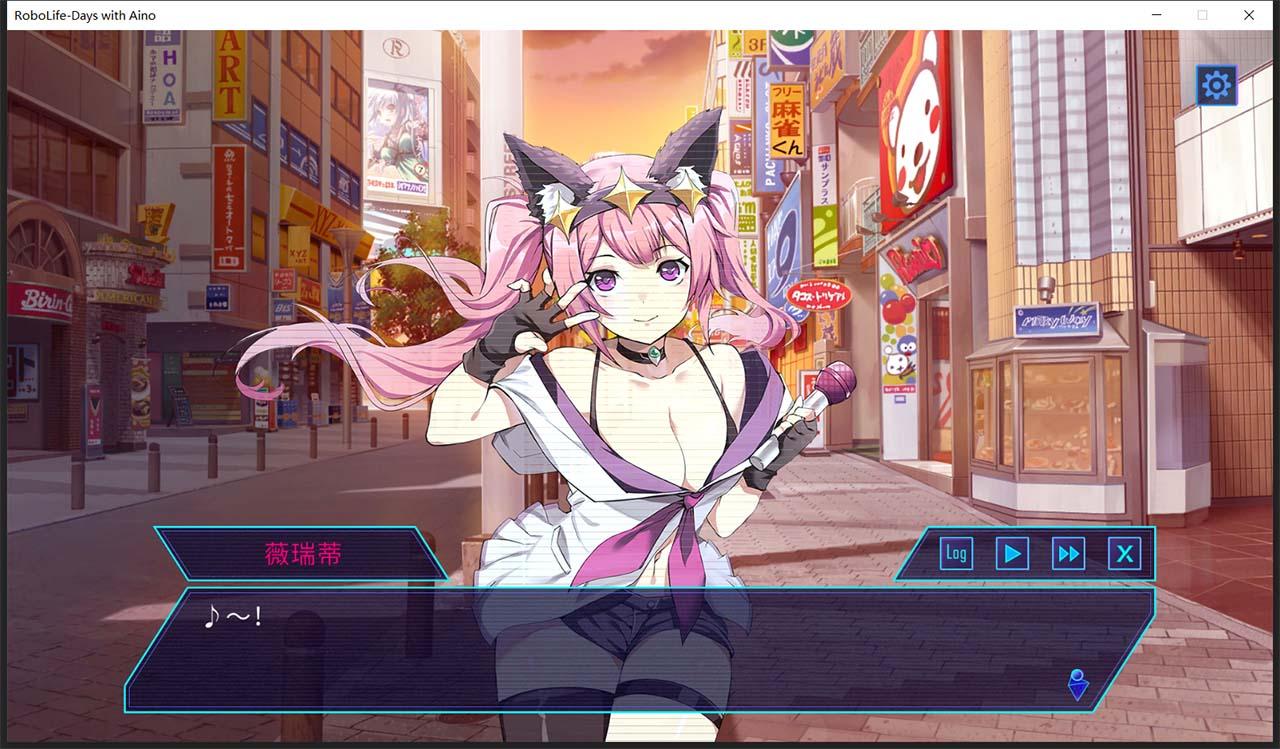Open the settings gear icon

click(1215, 86)
